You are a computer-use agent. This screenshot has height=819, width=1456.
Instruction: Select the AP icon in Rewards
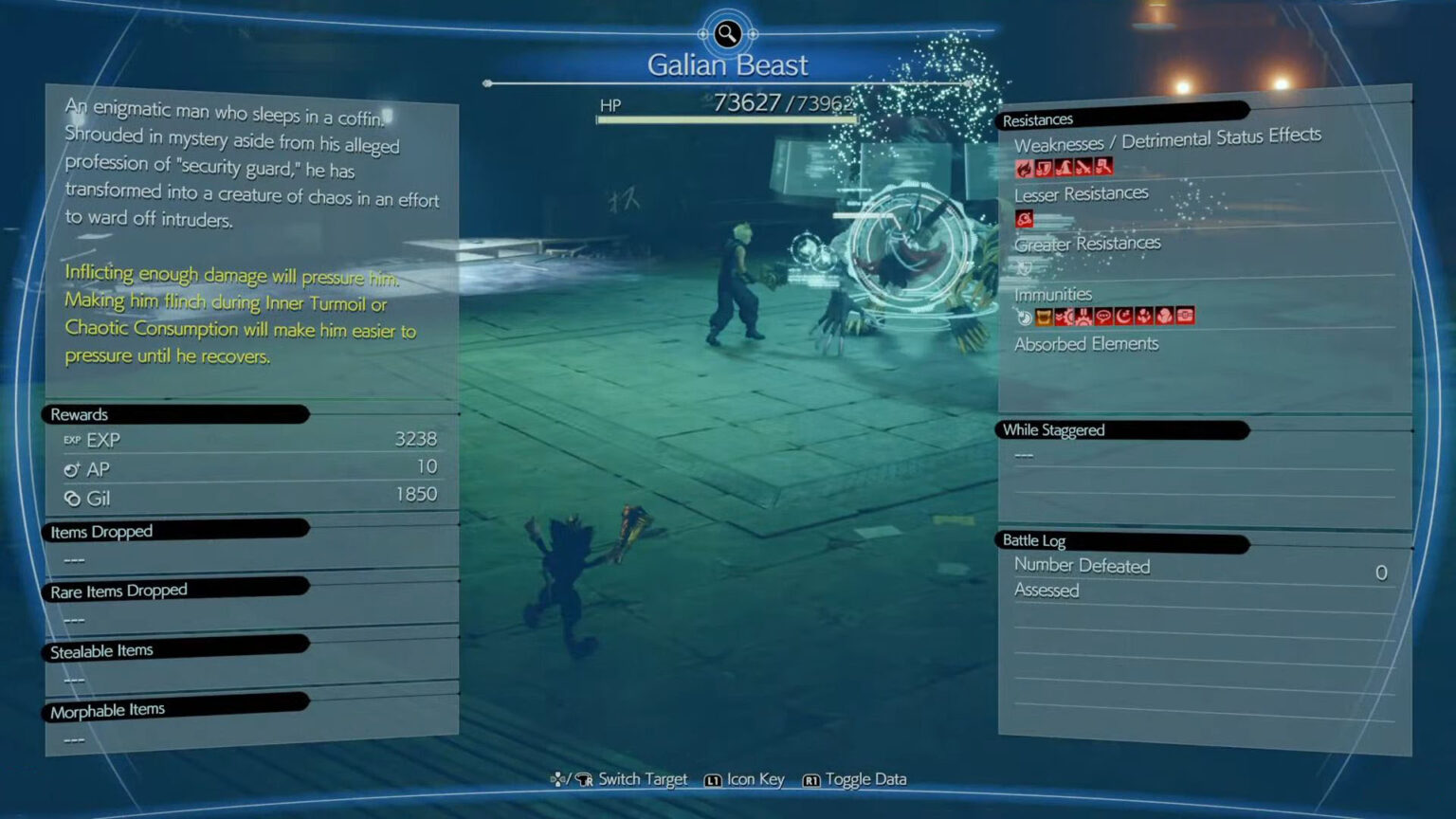(72, 468)
